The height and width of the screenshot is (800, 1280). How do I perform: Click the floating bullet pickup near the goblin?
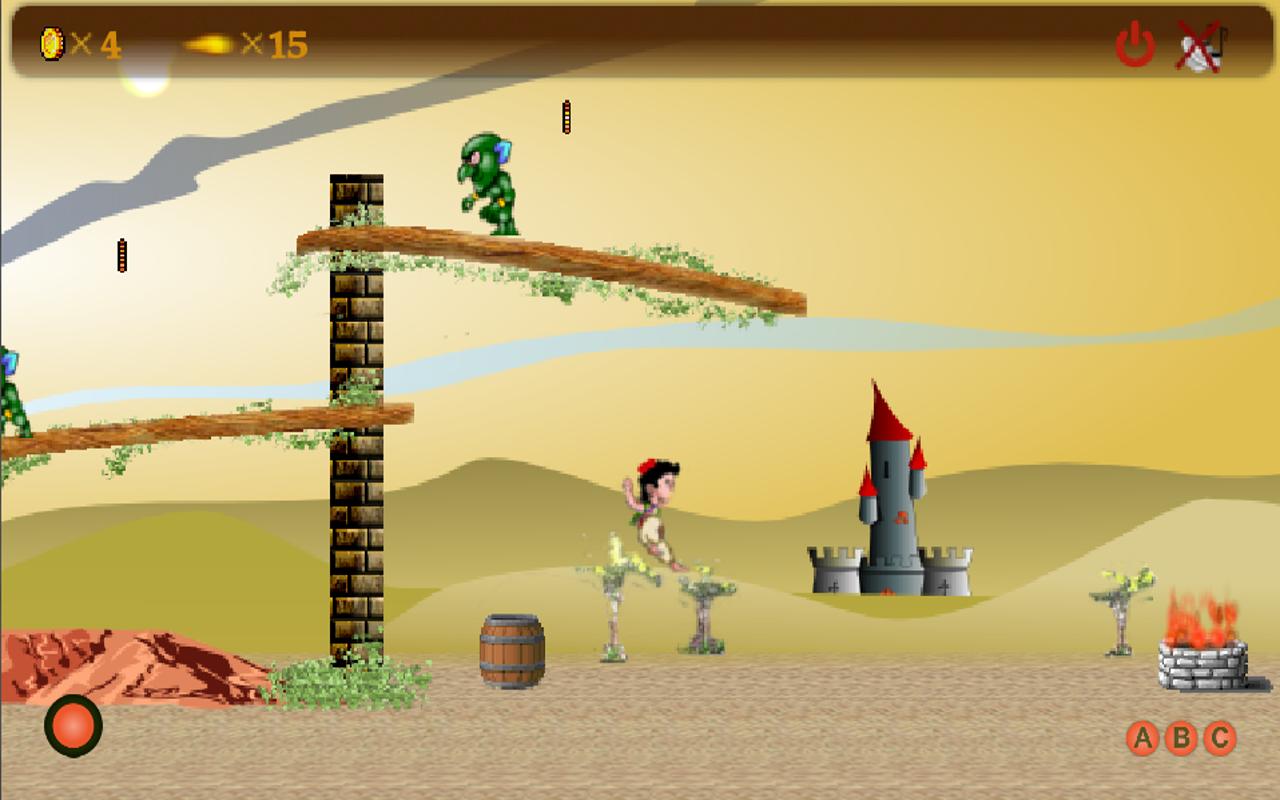(566, 115)
